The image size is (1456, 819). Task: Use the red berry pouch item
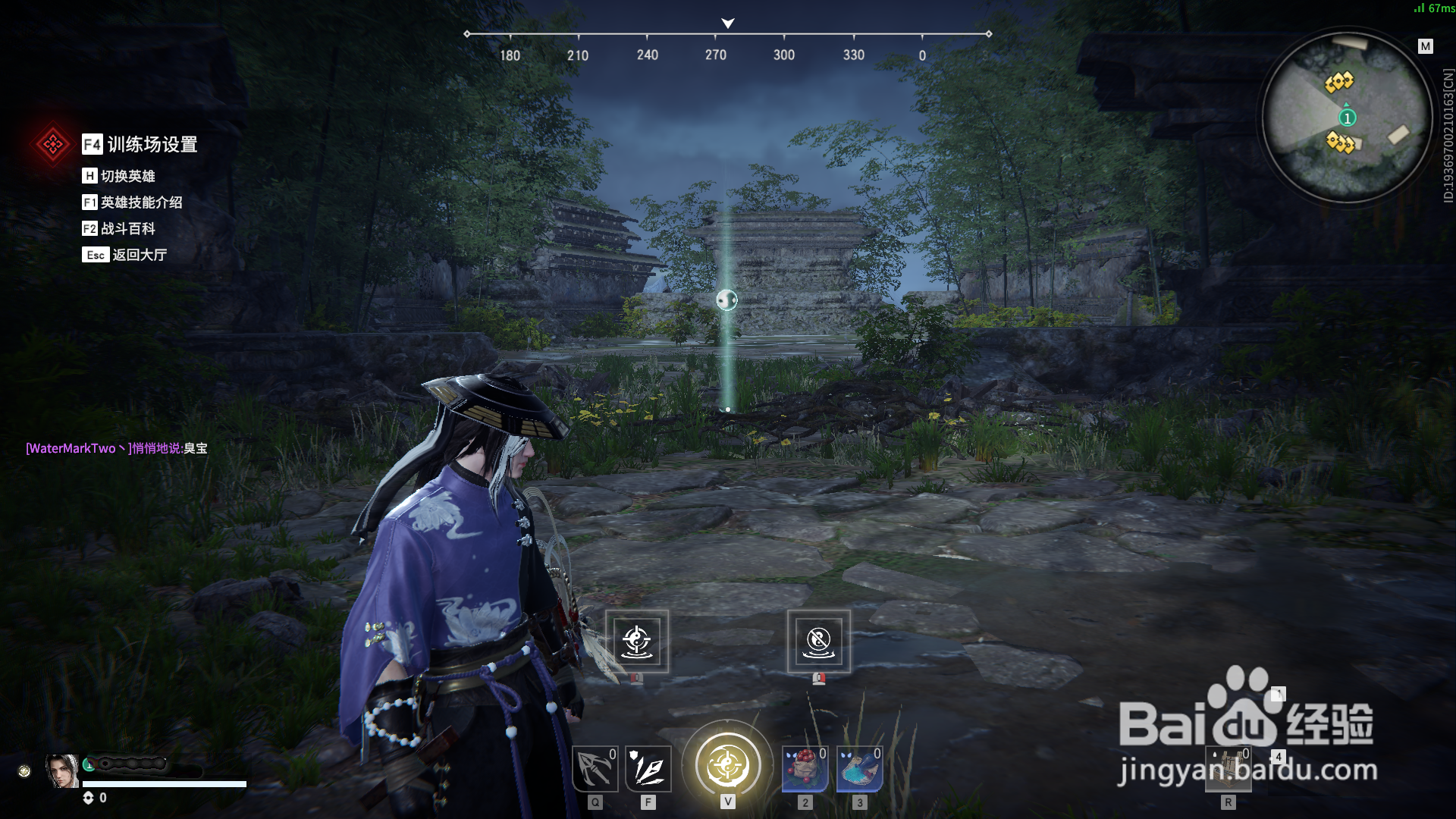pos(805,769)
